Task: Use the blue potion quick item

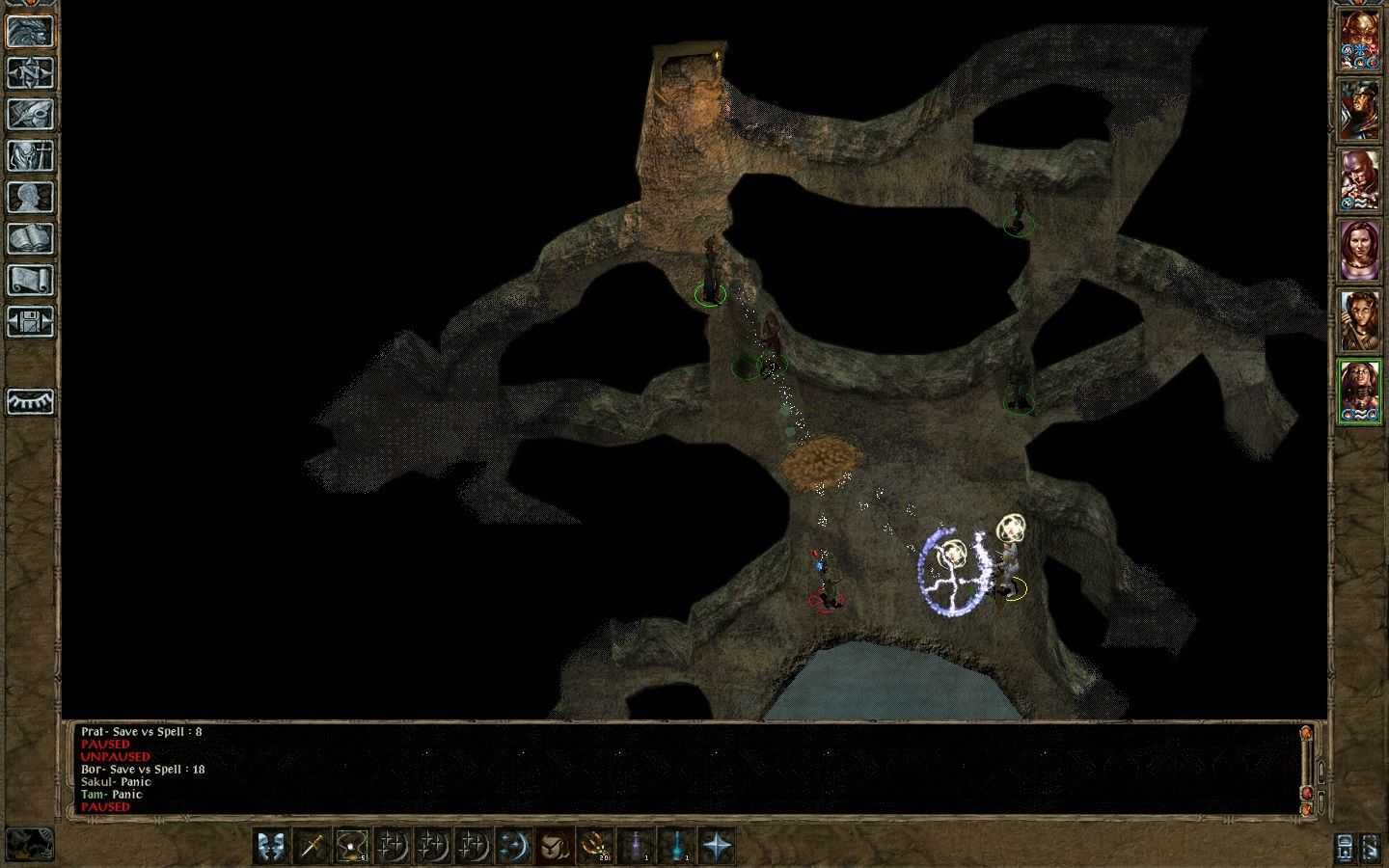Action: pyautogui.click(x=675, y=846)
